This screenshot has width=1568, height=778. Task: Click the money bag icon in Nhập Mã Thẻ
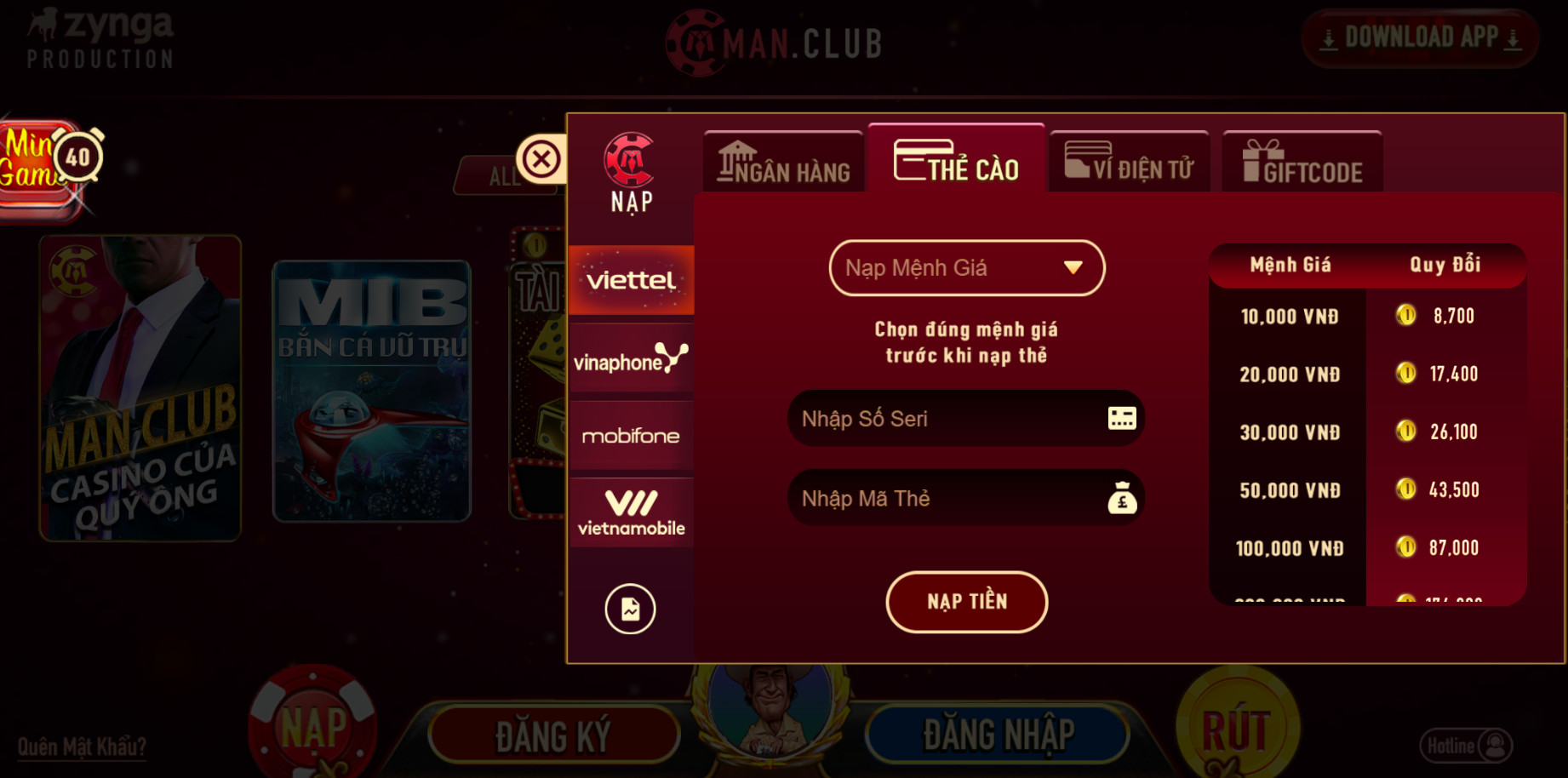pyautogui.click(x=1122, y=498)
